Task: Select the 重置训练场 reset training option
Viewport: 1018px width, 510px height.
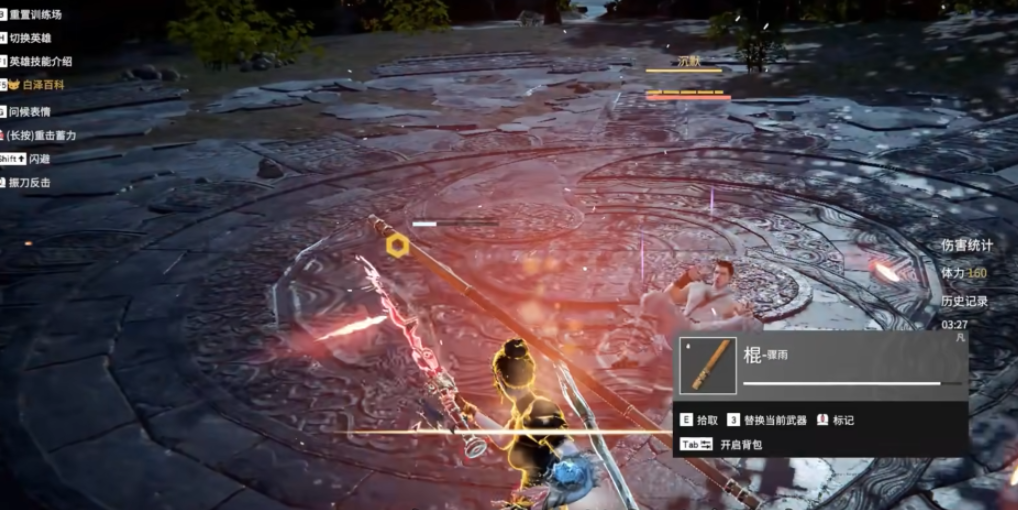Action: (x=35, y=14)
